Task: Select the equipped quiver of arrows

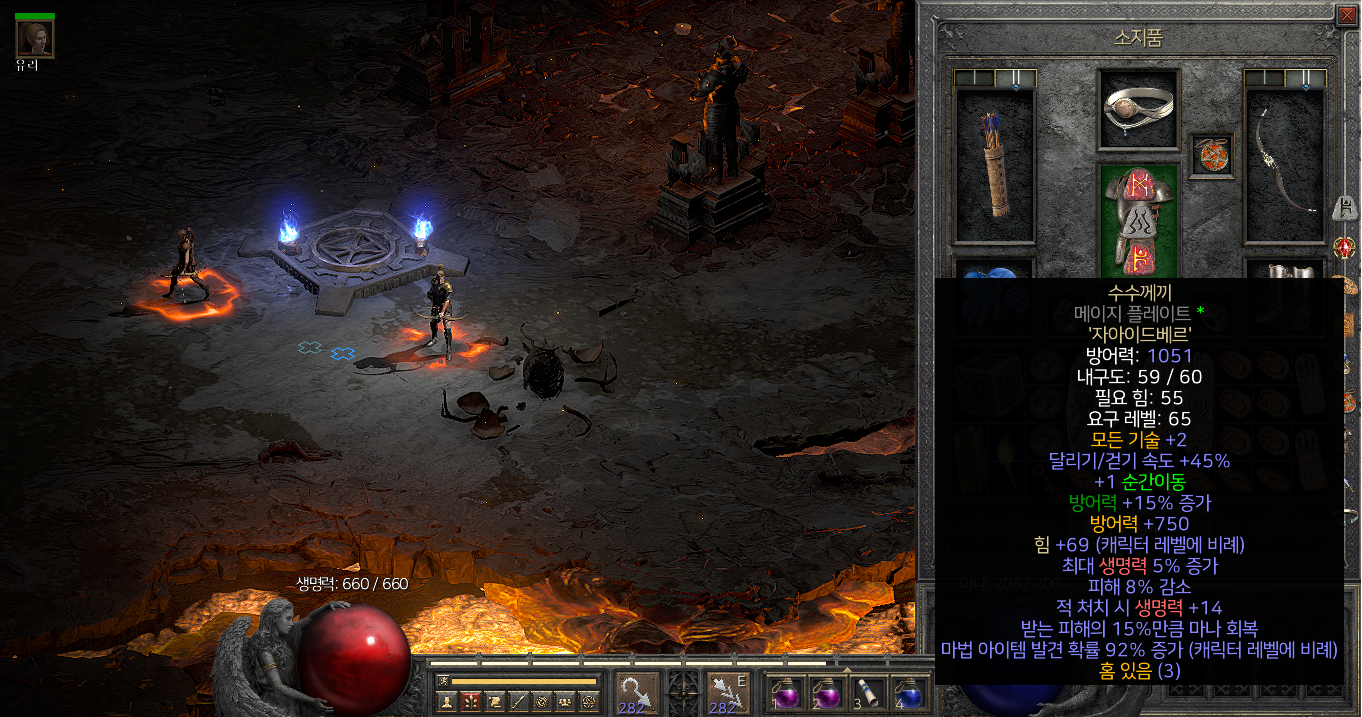Action: (x=995, y=166)
